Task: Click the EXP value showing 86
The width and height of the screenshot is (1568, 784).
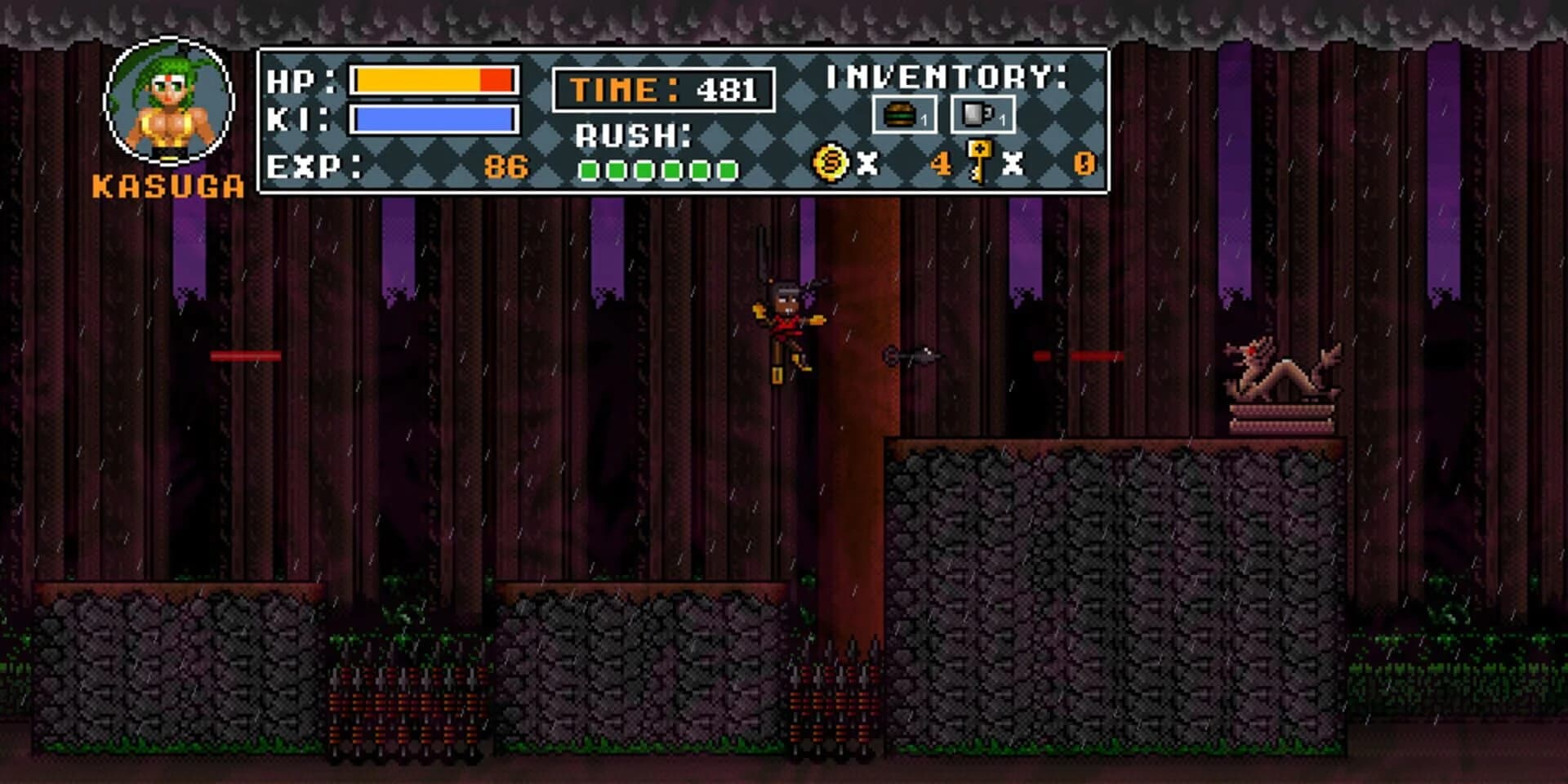Action: pos(505,167)
